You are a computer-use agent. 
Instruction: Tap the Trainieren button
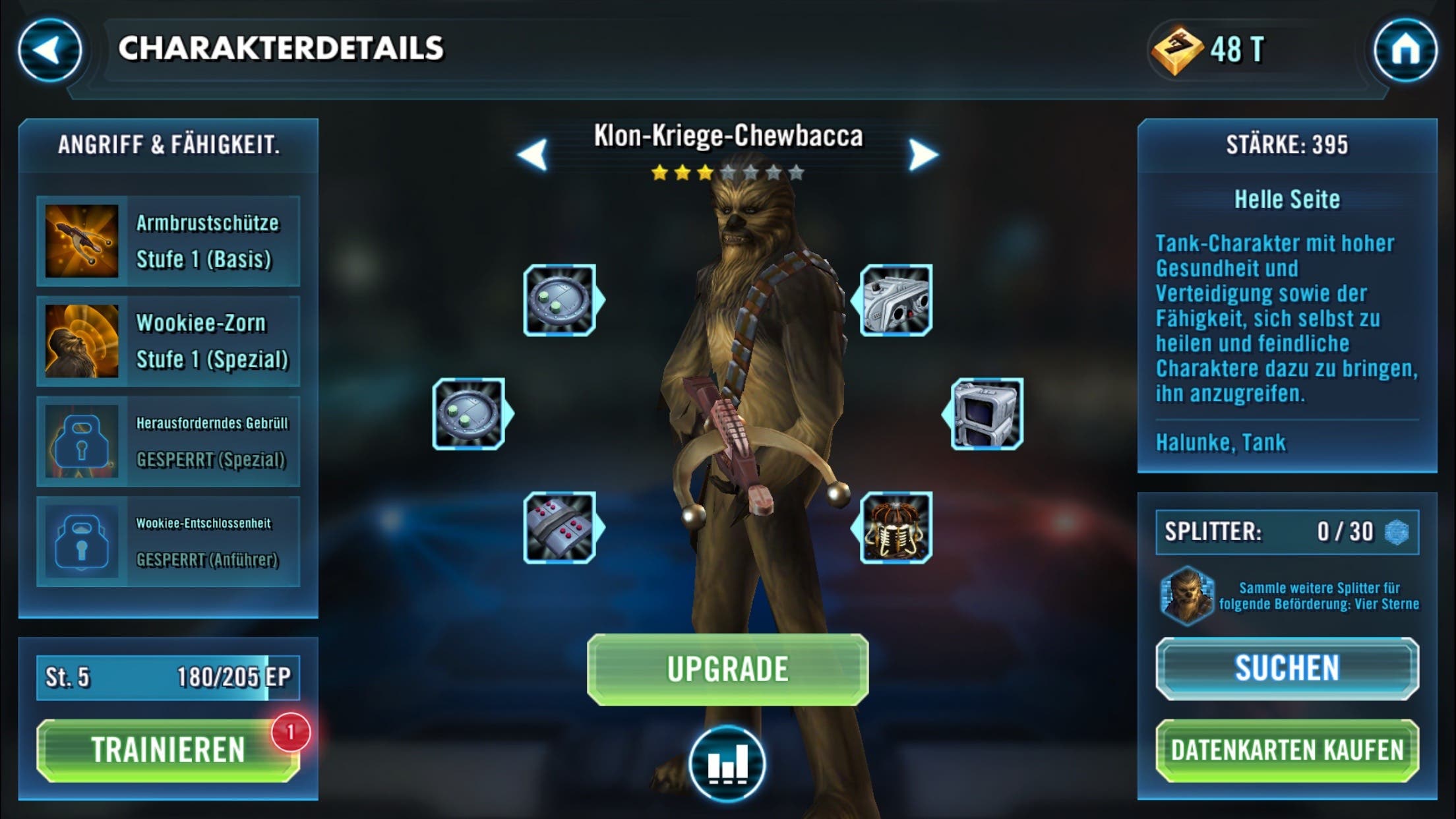[x=168, y=750]
